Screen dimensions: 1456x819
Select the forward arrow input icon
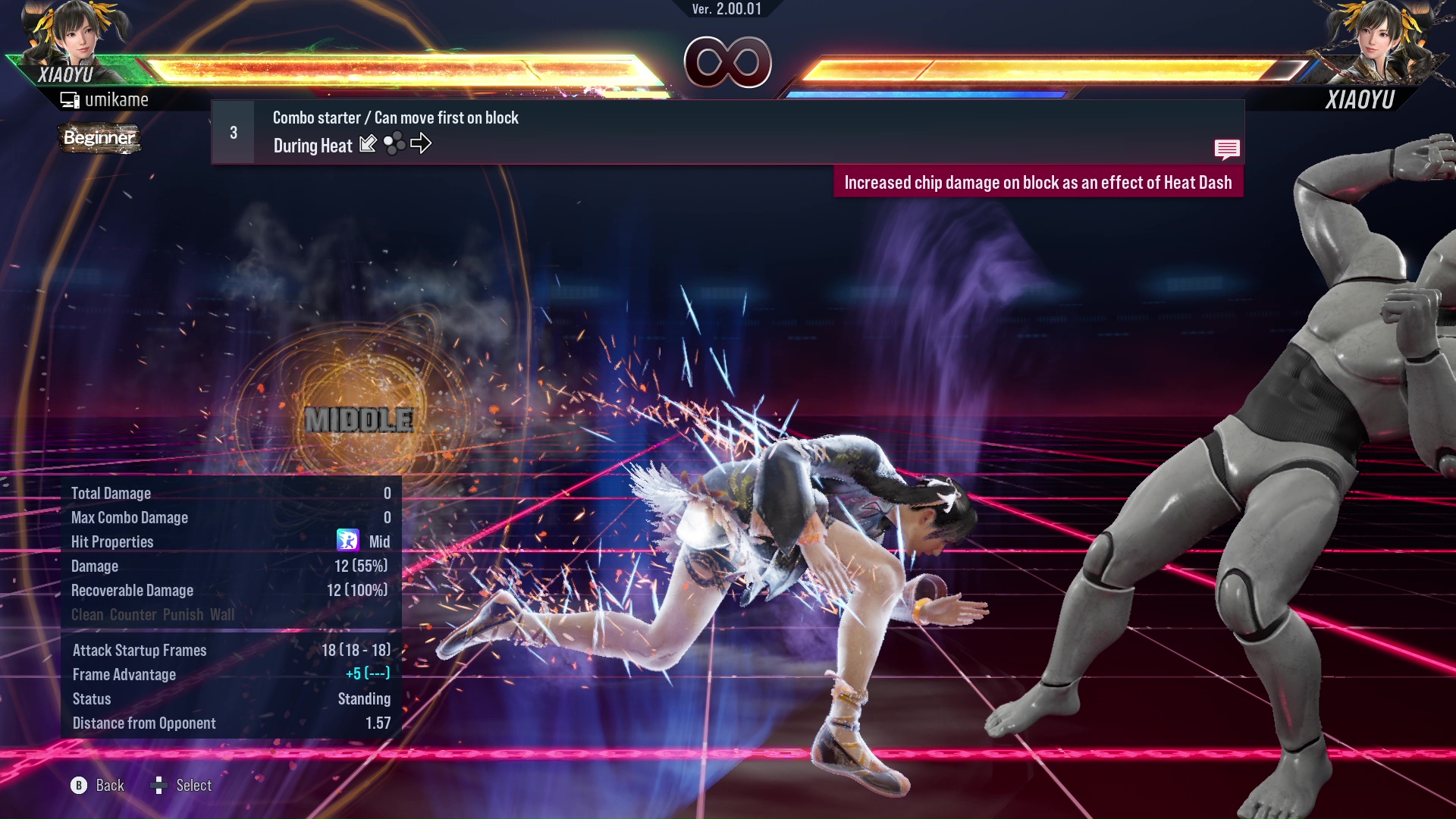(422, 143)
